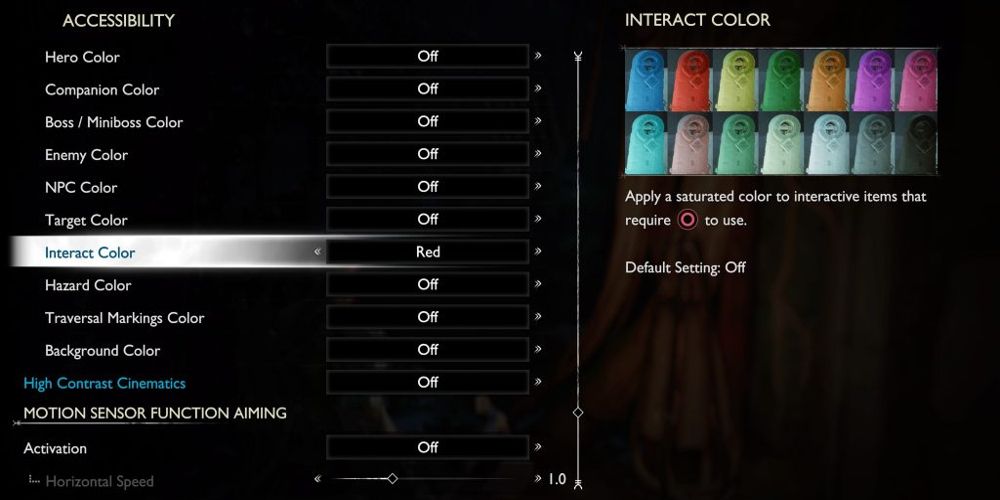Decrease Horizontal Speed with the left arrow
Viewport: 1000px width, 500px height.
(317, 479)
